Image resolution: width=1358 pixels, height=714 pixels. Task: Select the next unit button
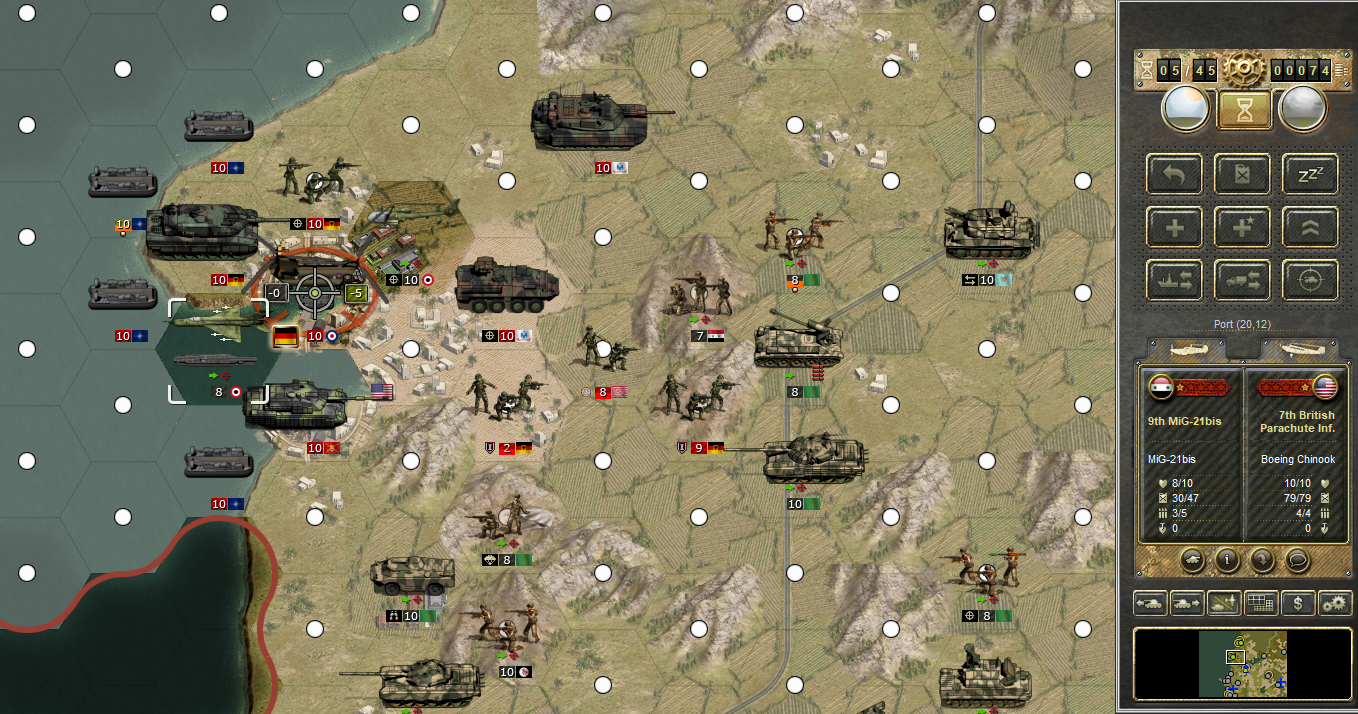click(1186, 603)
